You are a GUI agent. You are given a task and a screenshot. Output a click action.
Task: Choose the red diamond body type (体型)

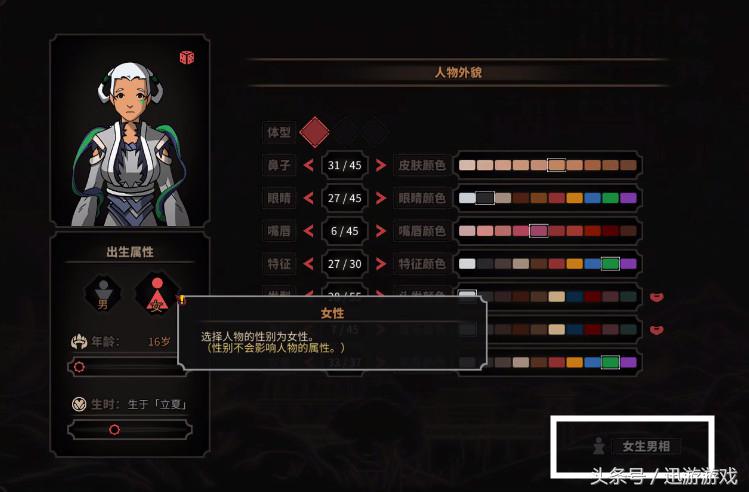315,131
